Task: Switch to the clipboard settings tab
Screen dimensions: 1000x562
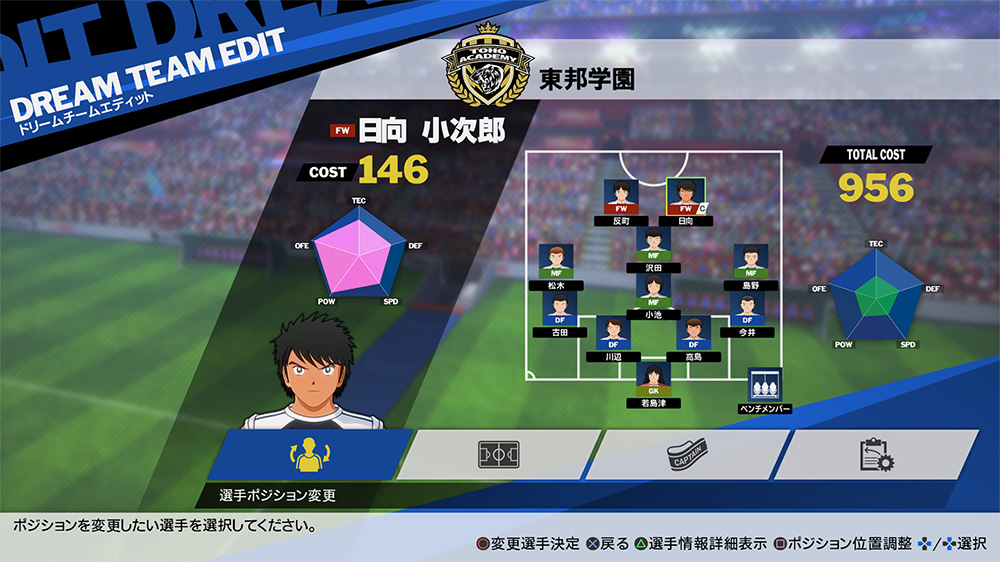Action: coord(873,455)
